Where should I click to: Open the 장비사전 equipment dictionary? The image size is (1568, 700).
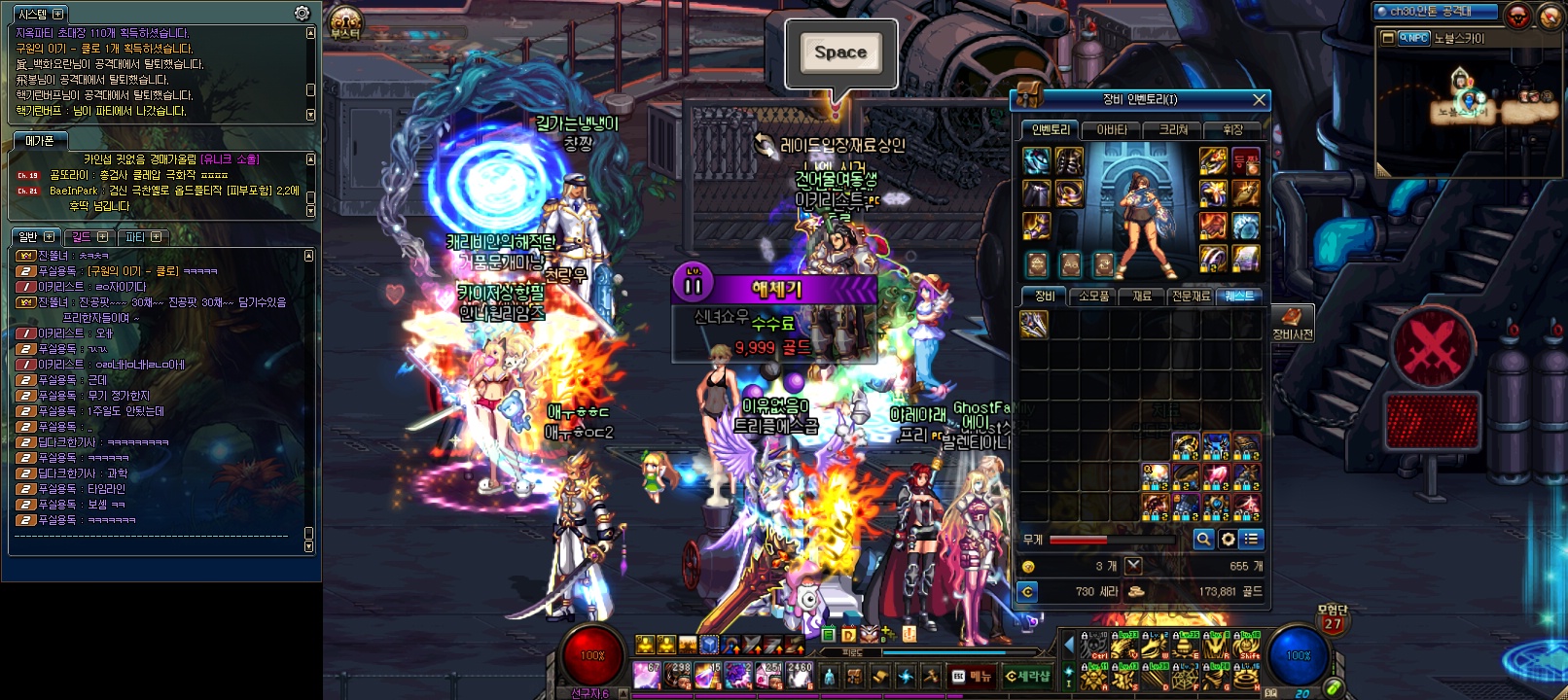[x=1292, y=323]
